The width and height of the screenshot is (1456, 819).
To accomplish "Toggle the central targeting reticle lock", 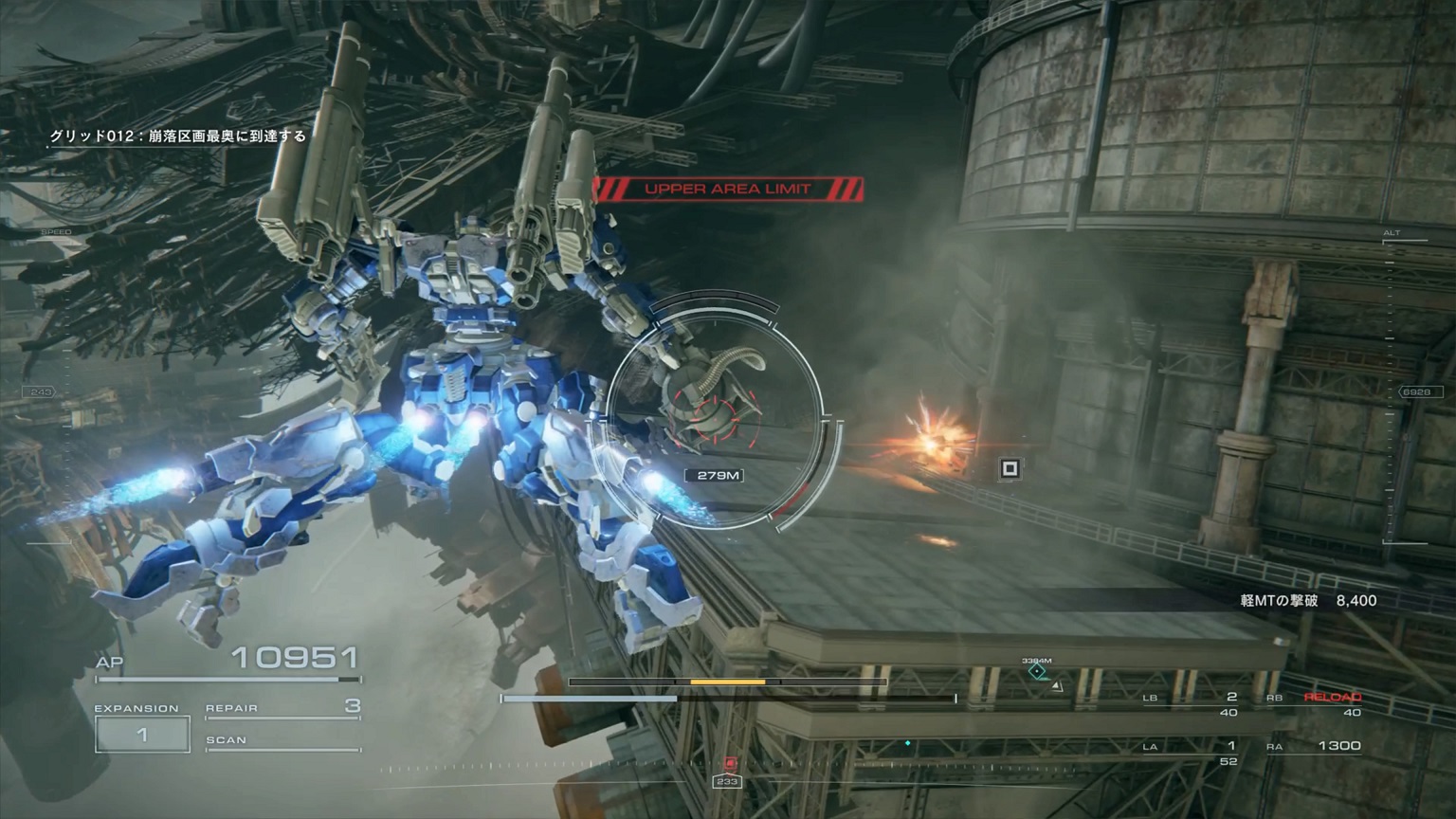I will coord(713,417).
